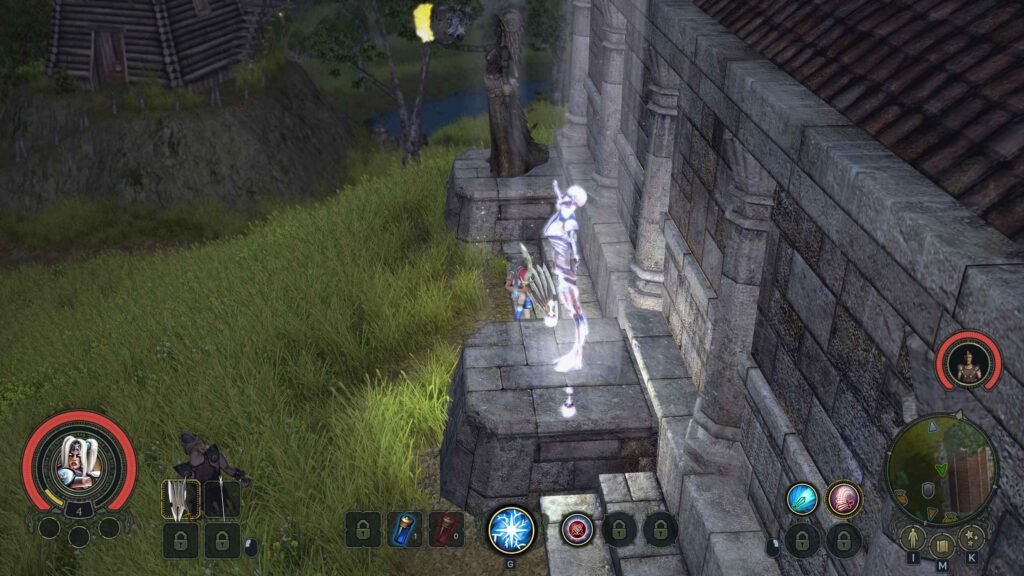
Task: Click the white-haired hero portrait
Action: point(79,460)
